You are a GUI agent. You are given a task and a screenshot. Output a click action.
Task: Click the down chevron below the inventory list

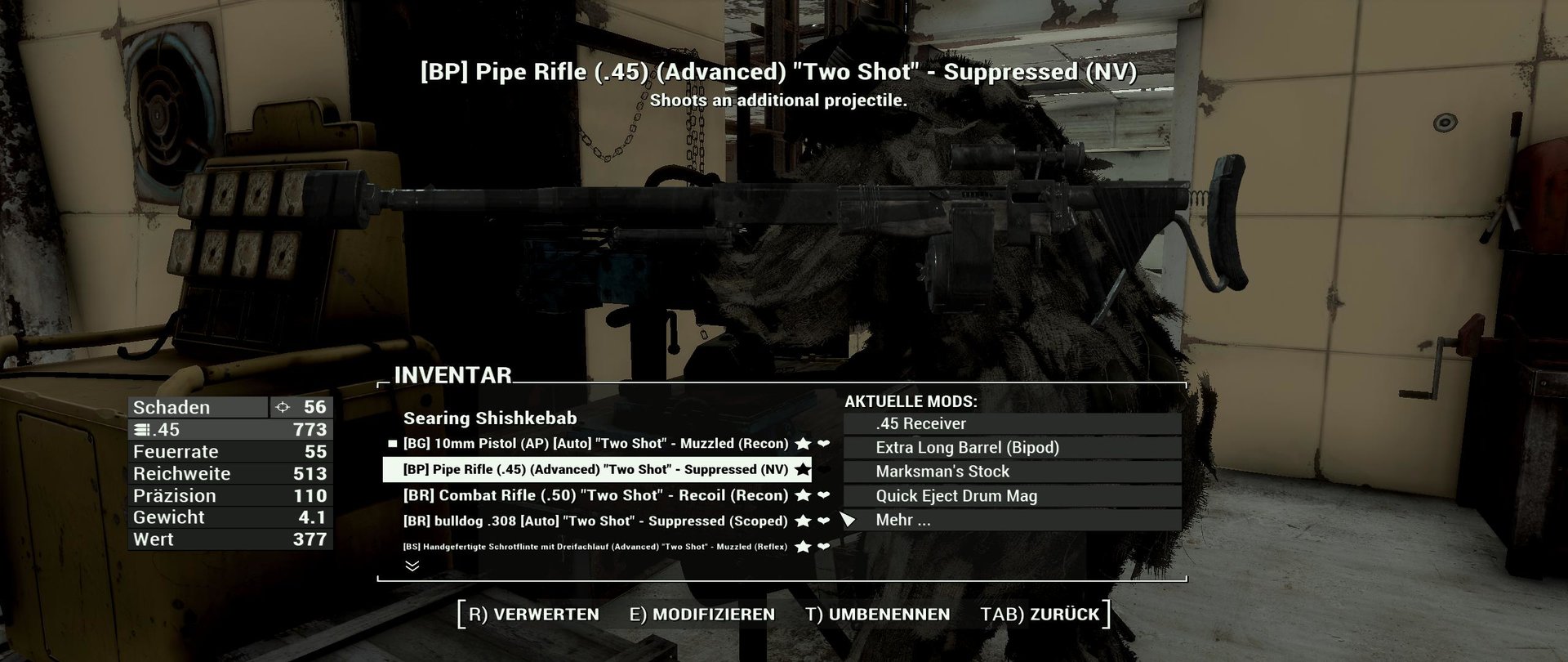coord(412,566)
